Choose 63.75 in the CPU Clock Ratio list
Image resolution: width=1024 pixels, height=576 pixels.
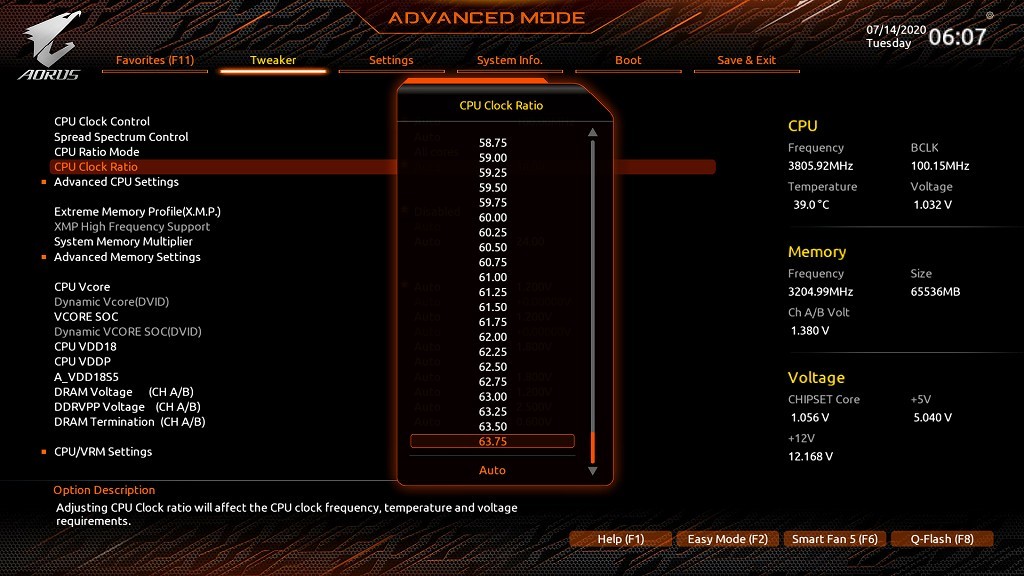pyautogui.click(x=492, y=442)
